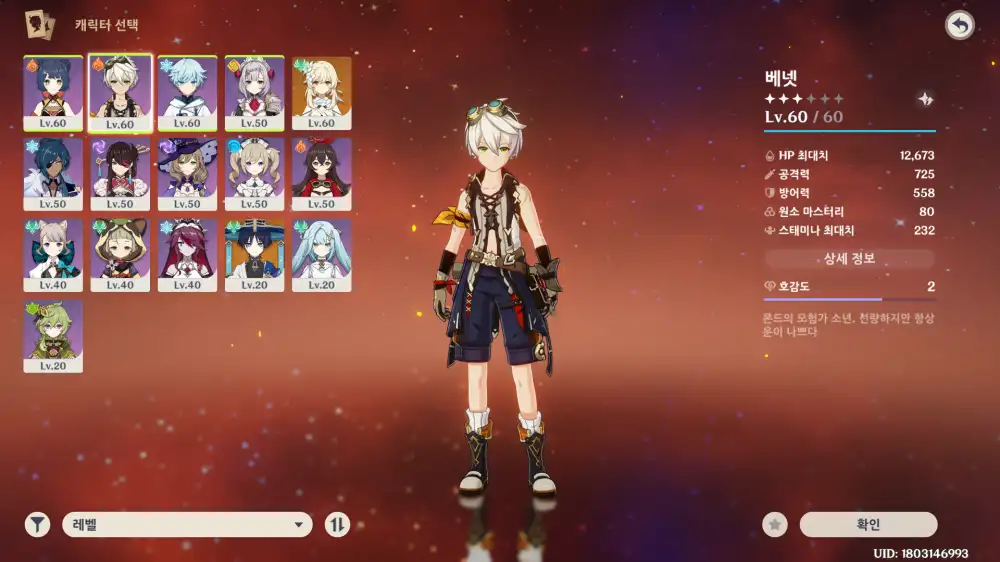Confirm the selection with the 확인 button
The height and width of the screenshot is (562, 1000).
868,524
